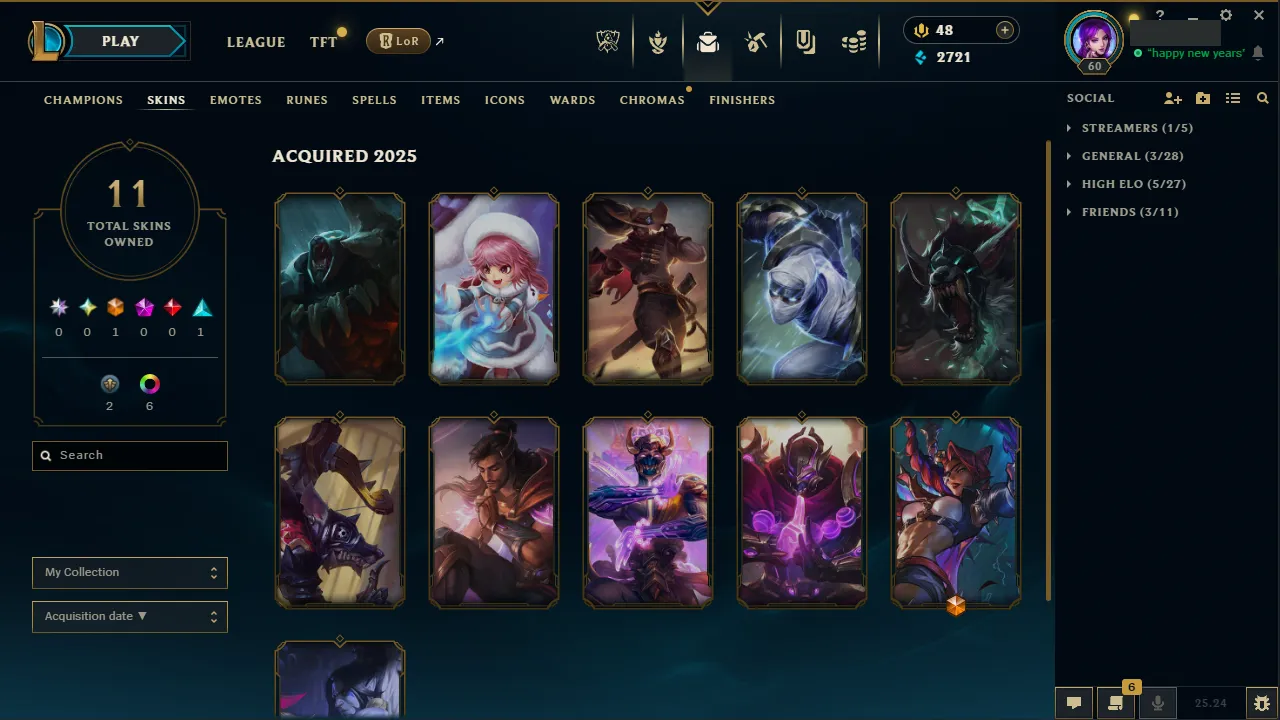This screenshot has height=720, width=1280.
Task: Switch to the TFT menu item
Action: [x=323, y=42]
